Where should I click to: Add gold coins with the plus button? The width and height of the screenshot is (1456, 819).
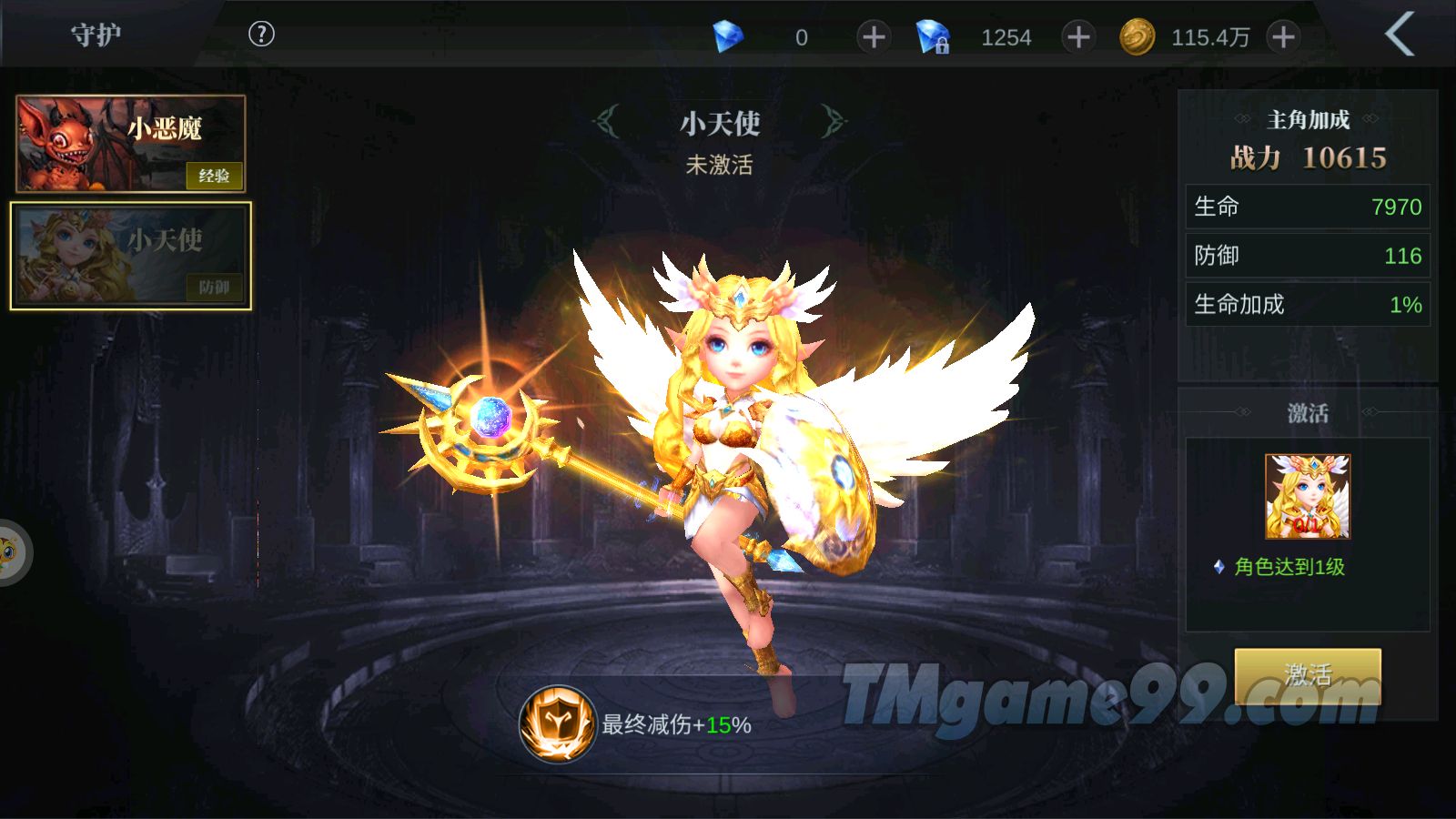click(x=1283, y=37)
